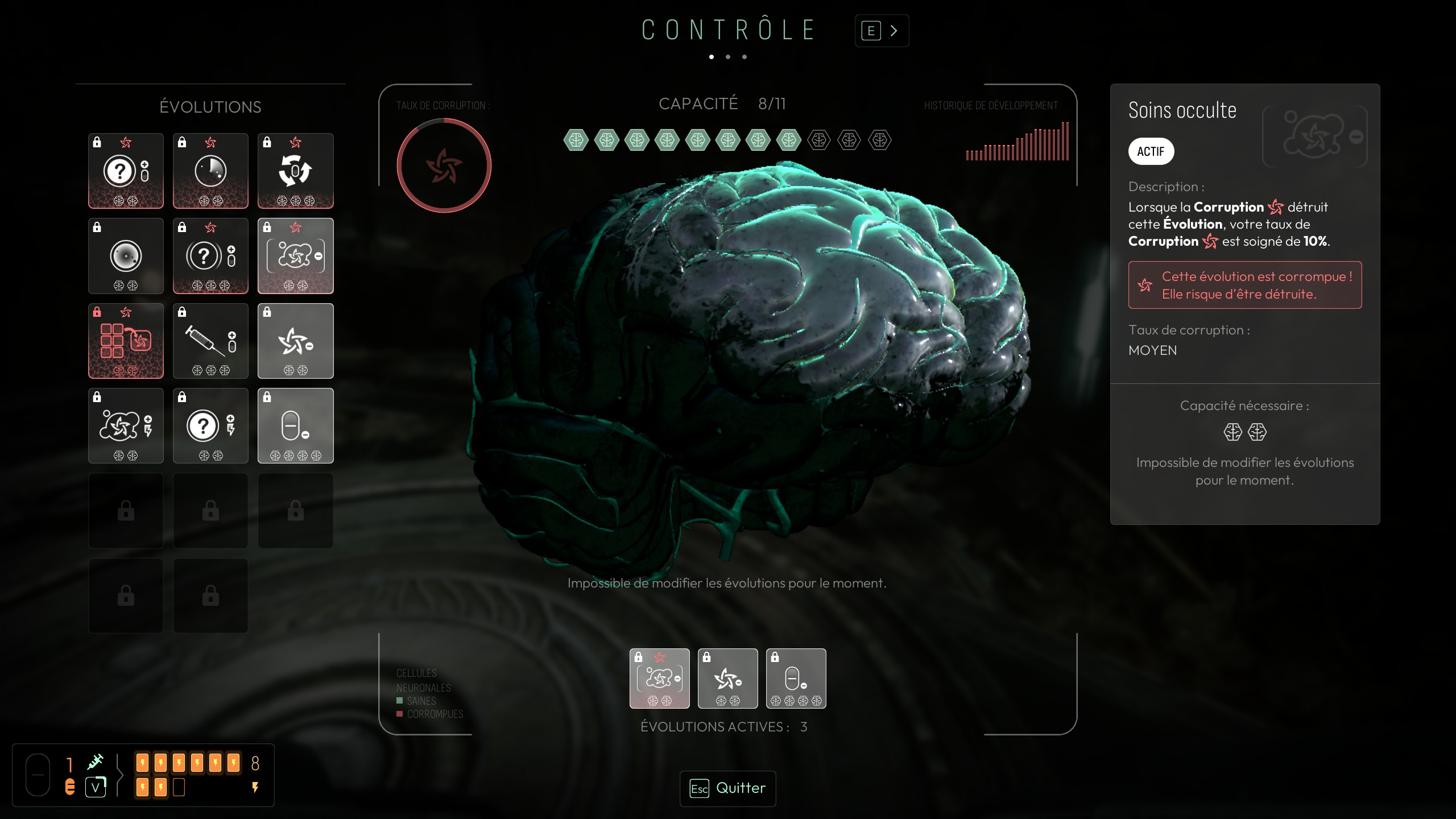Screen dimensions: 1456x819
Task: Choose the question mark lightning evolution tile
Action: coord(210,425)
